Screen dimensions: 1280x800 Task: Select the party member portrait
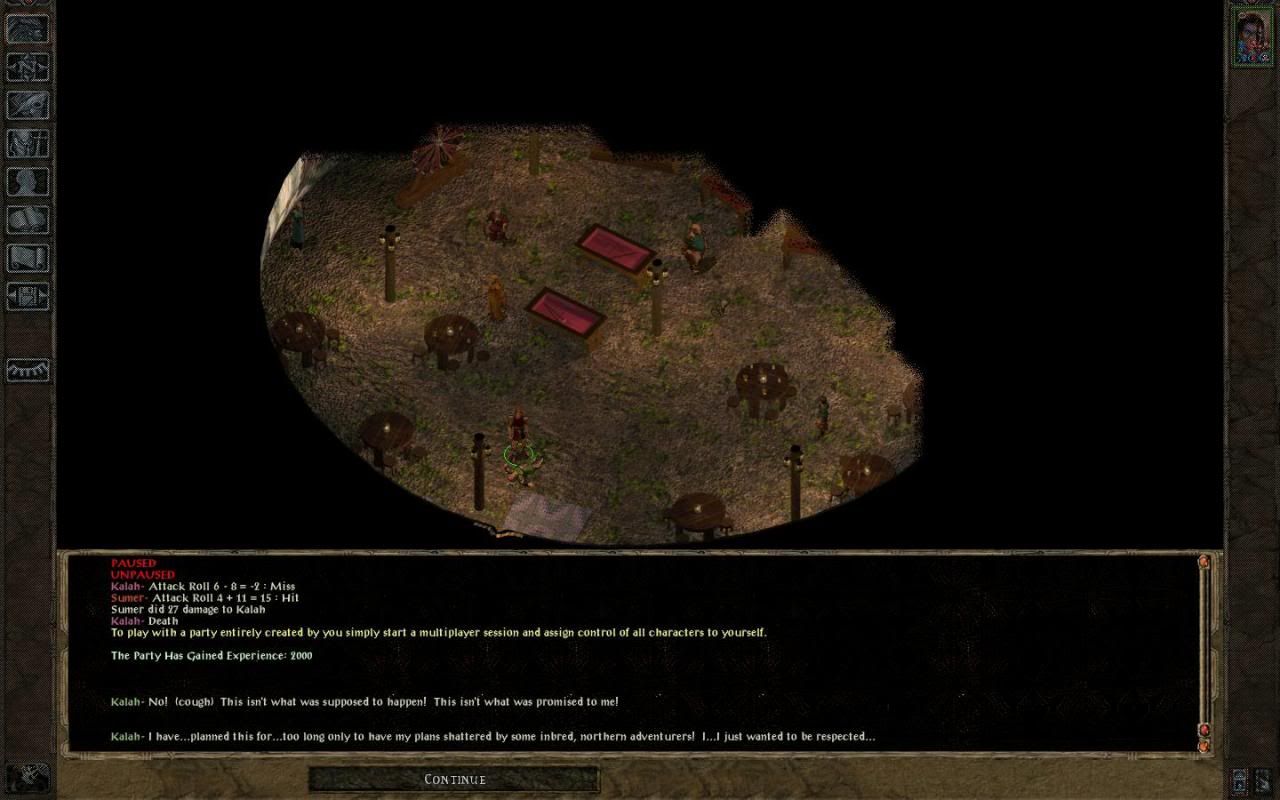click(1251, 37)
